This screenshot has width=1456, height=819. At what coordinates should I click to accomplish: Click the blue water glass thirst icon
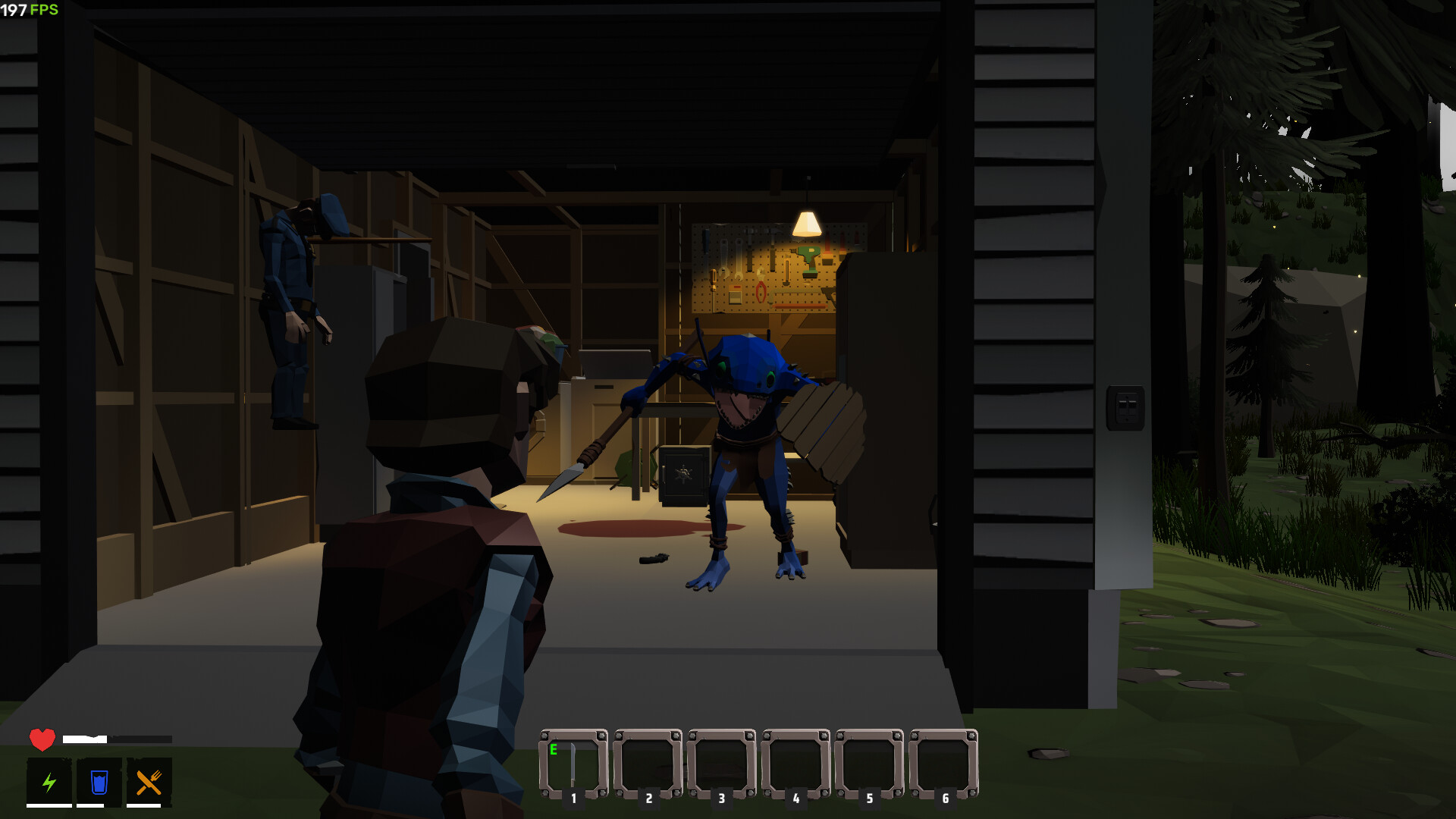(x=97, y=781)
